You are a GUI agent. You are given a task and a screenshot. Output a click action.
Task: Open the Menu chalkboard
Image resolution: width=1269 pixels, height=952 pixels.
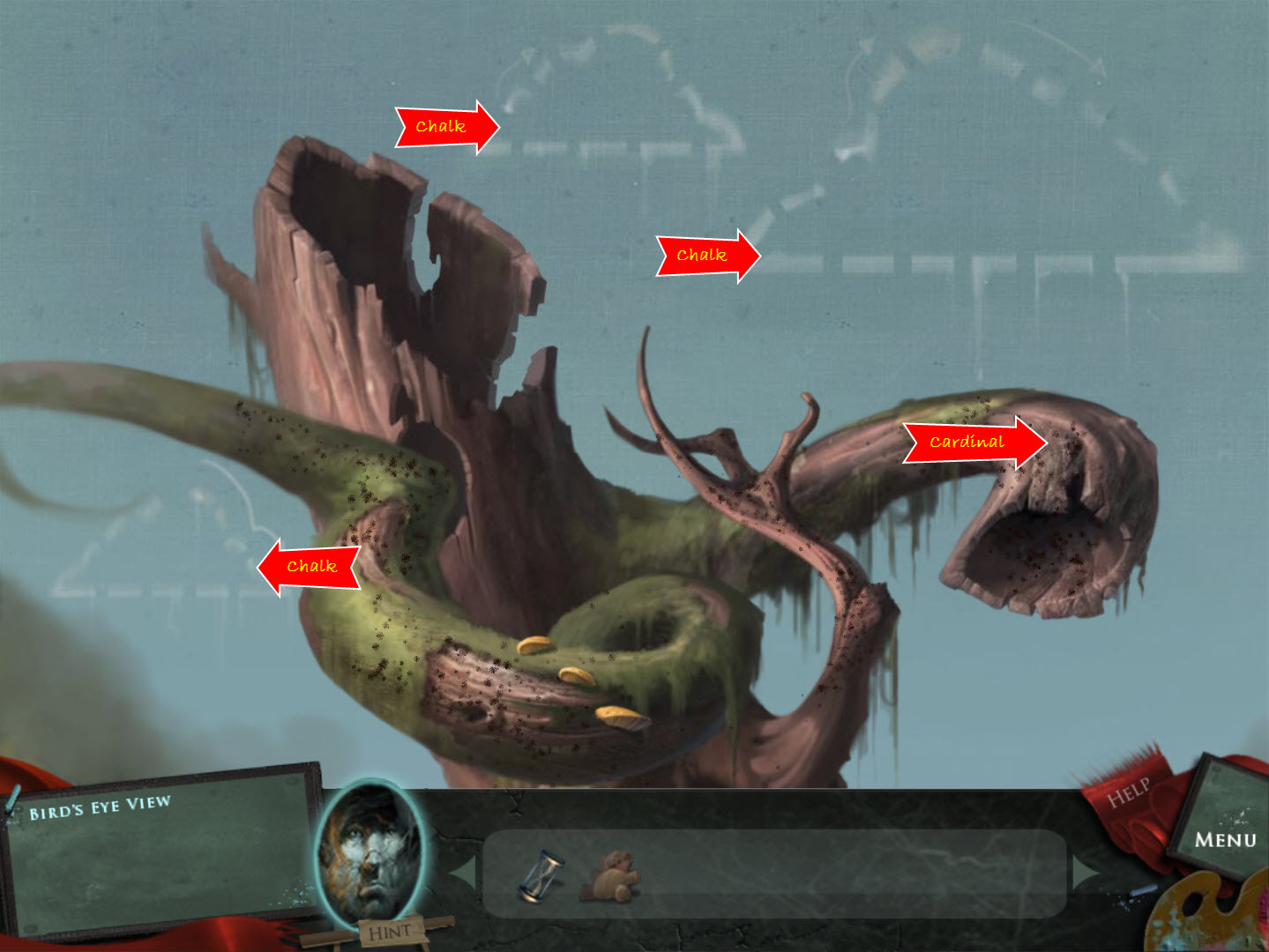point(1226,837)
